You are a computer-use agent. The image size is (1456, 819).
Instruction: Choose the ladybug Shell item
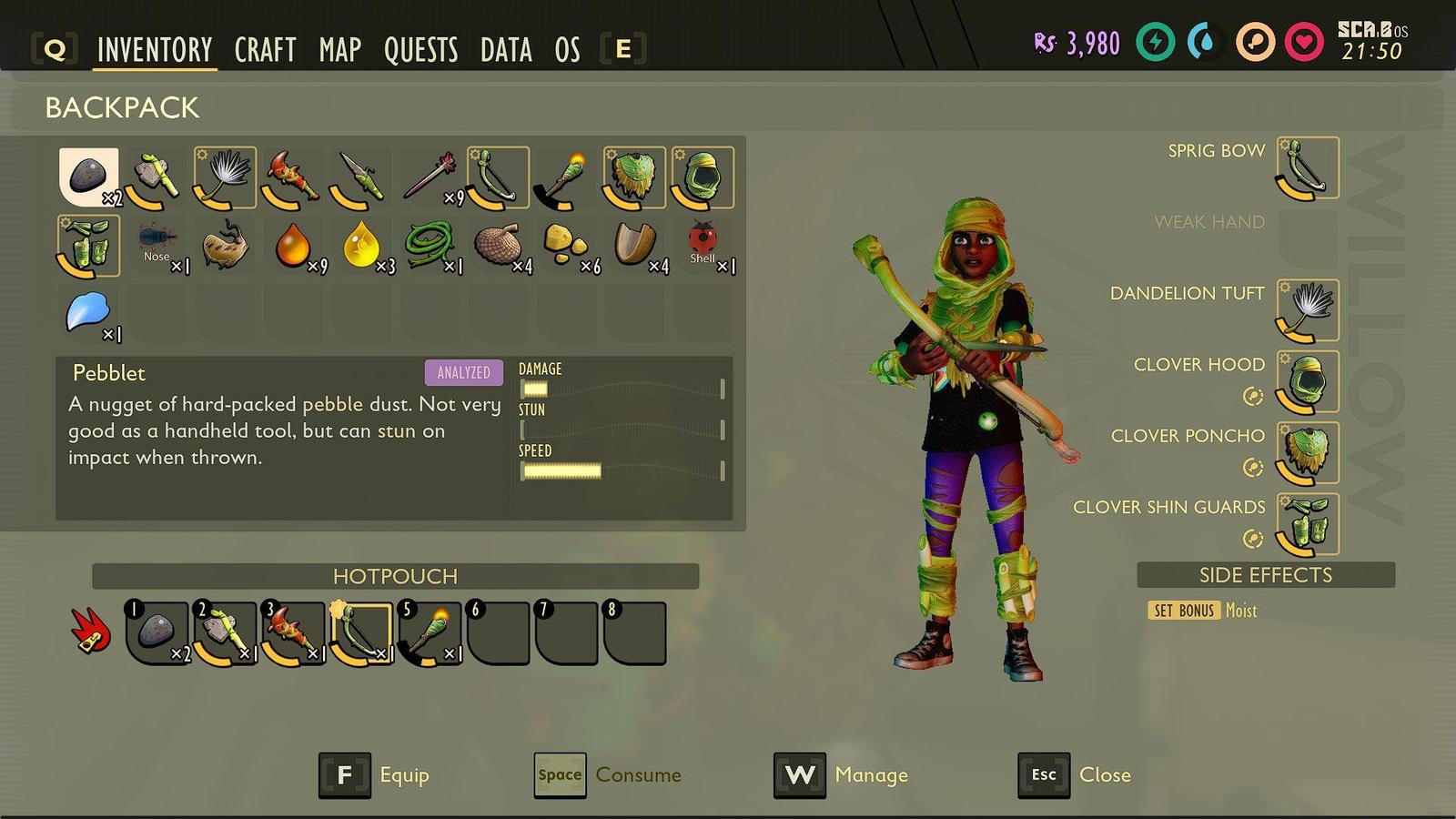703,246
